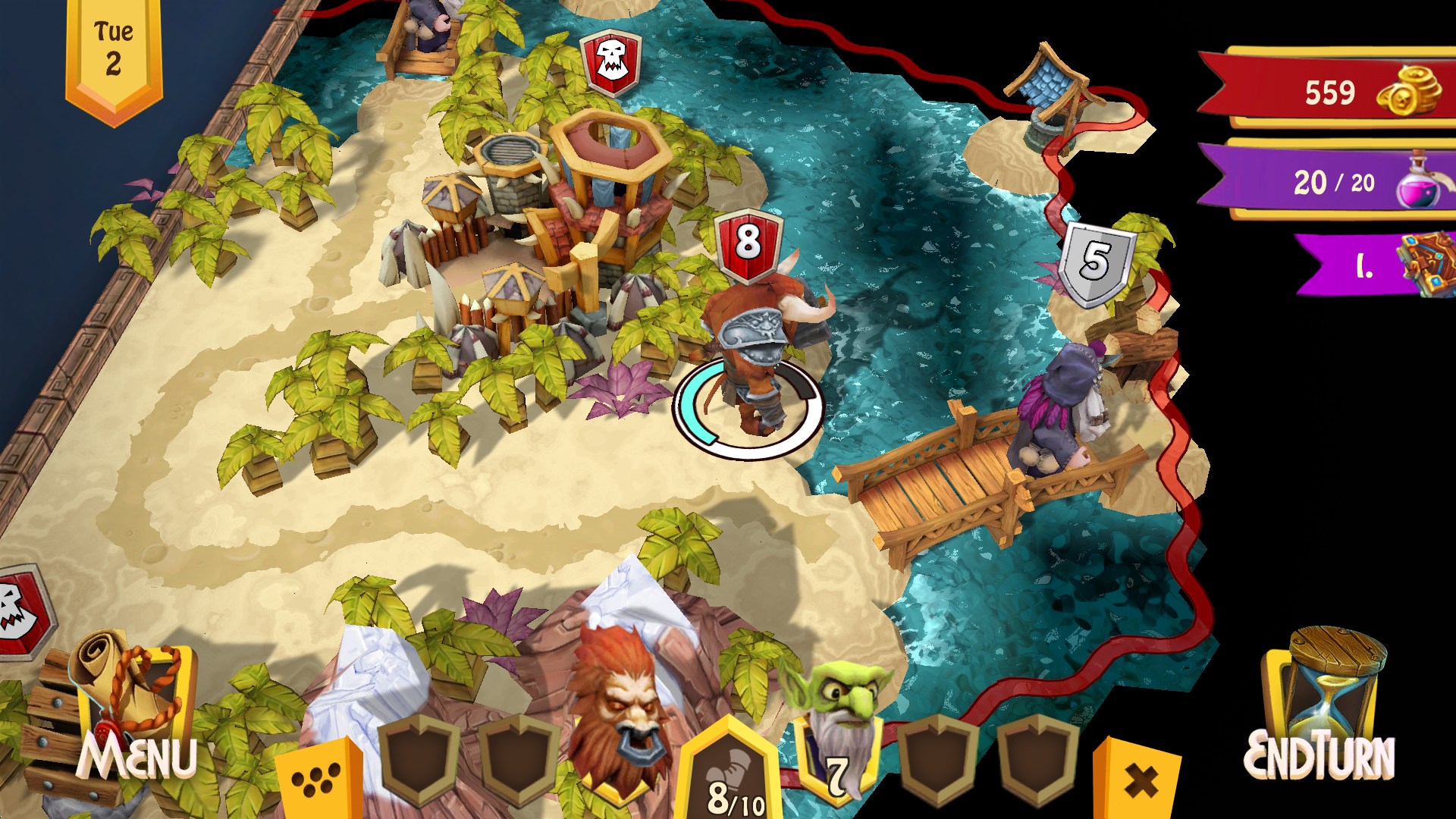The image size is (1456, 819).
Task: Select the red-bearded hero portrait
Action: pos(620,713)
